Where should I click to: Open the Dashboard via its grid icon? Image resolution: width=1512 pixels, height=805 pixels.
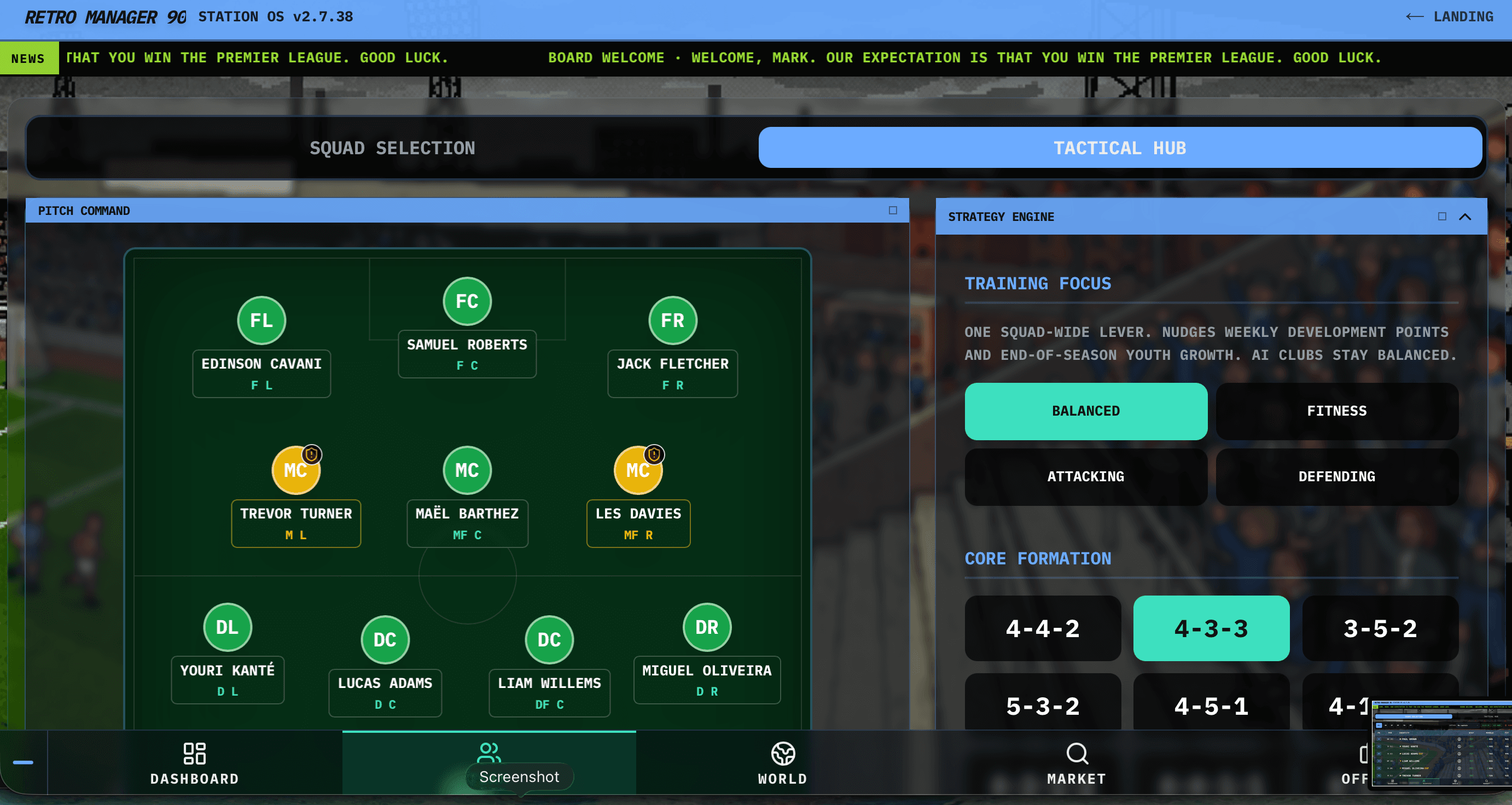point(194,755)
